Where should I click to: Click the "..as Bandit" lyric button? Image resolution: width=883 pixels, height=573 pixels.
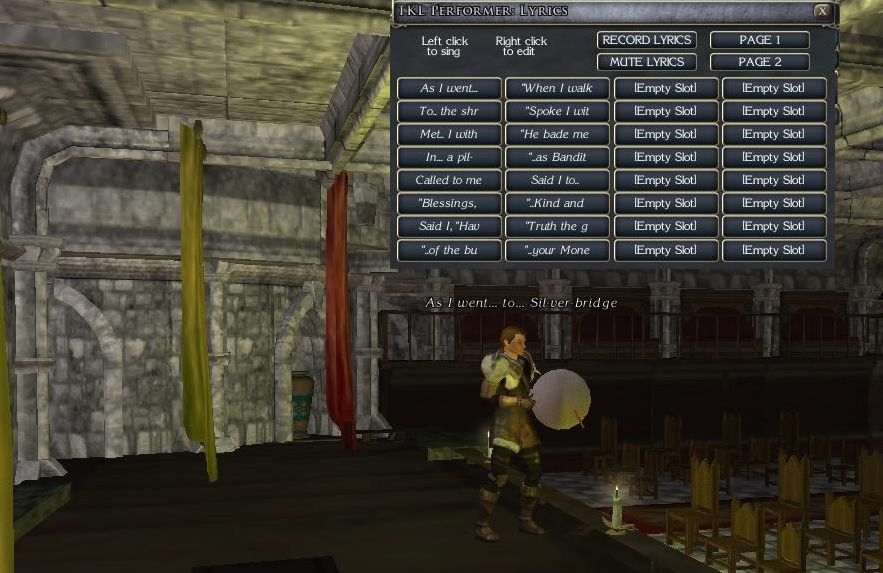click(557, 157)
